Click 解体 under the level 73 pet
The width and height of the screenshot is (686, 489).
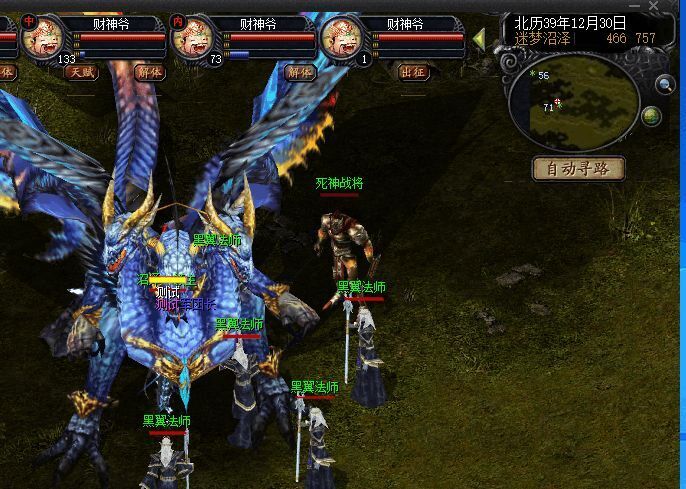[299, 72]
